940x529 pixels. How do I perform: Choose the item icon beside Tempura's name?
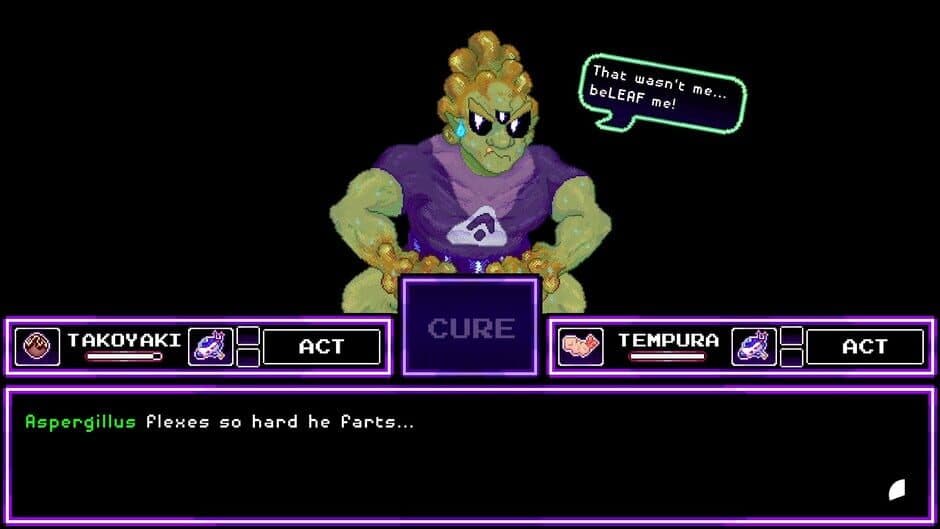pos(754,347)
